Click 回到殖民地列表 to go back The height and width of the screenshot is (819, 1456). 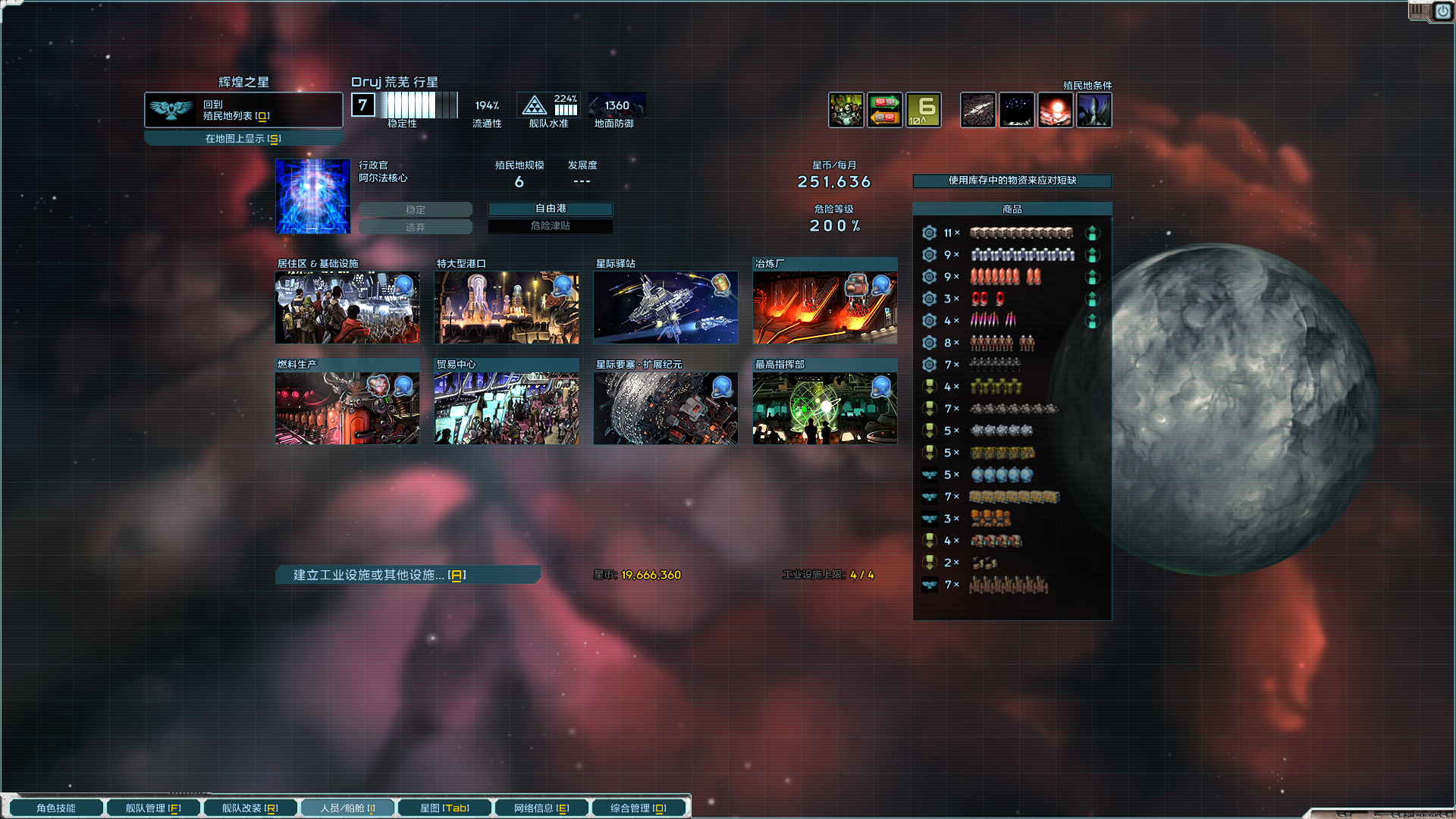tap(243, 109)
